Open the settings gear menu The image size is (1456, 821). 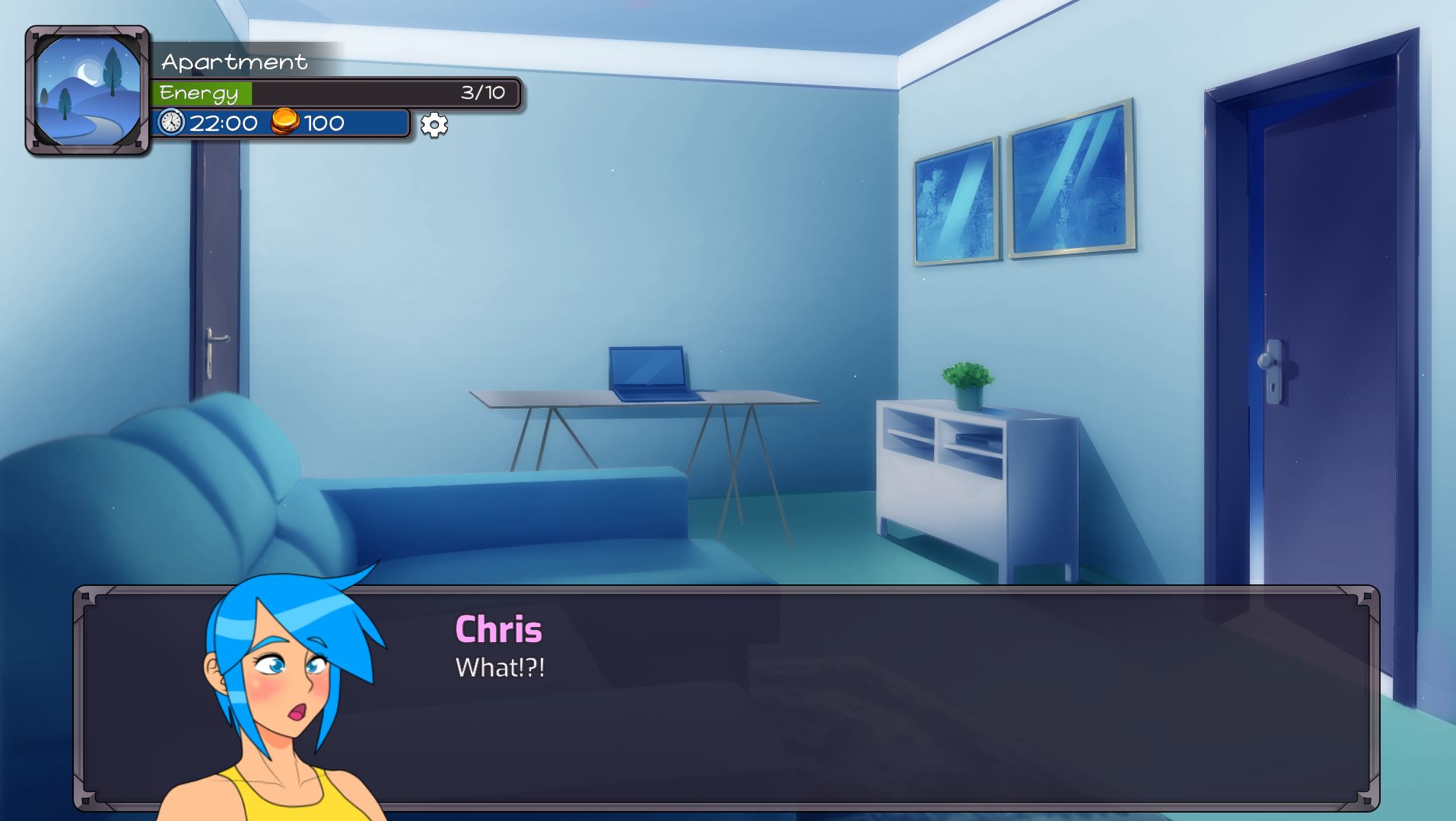433,126
